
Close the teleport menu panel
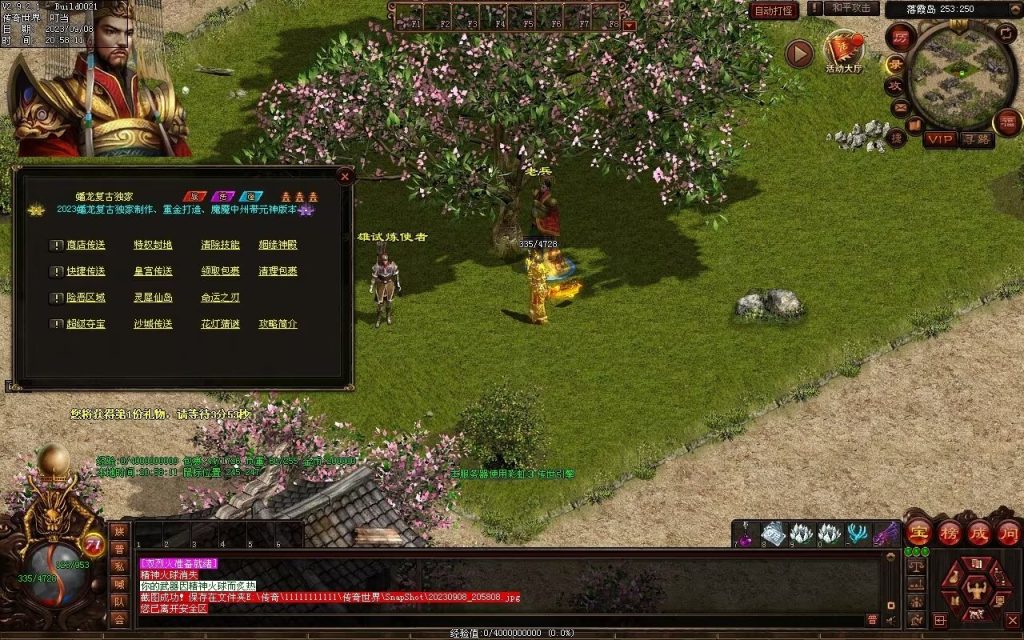(345, 176)
